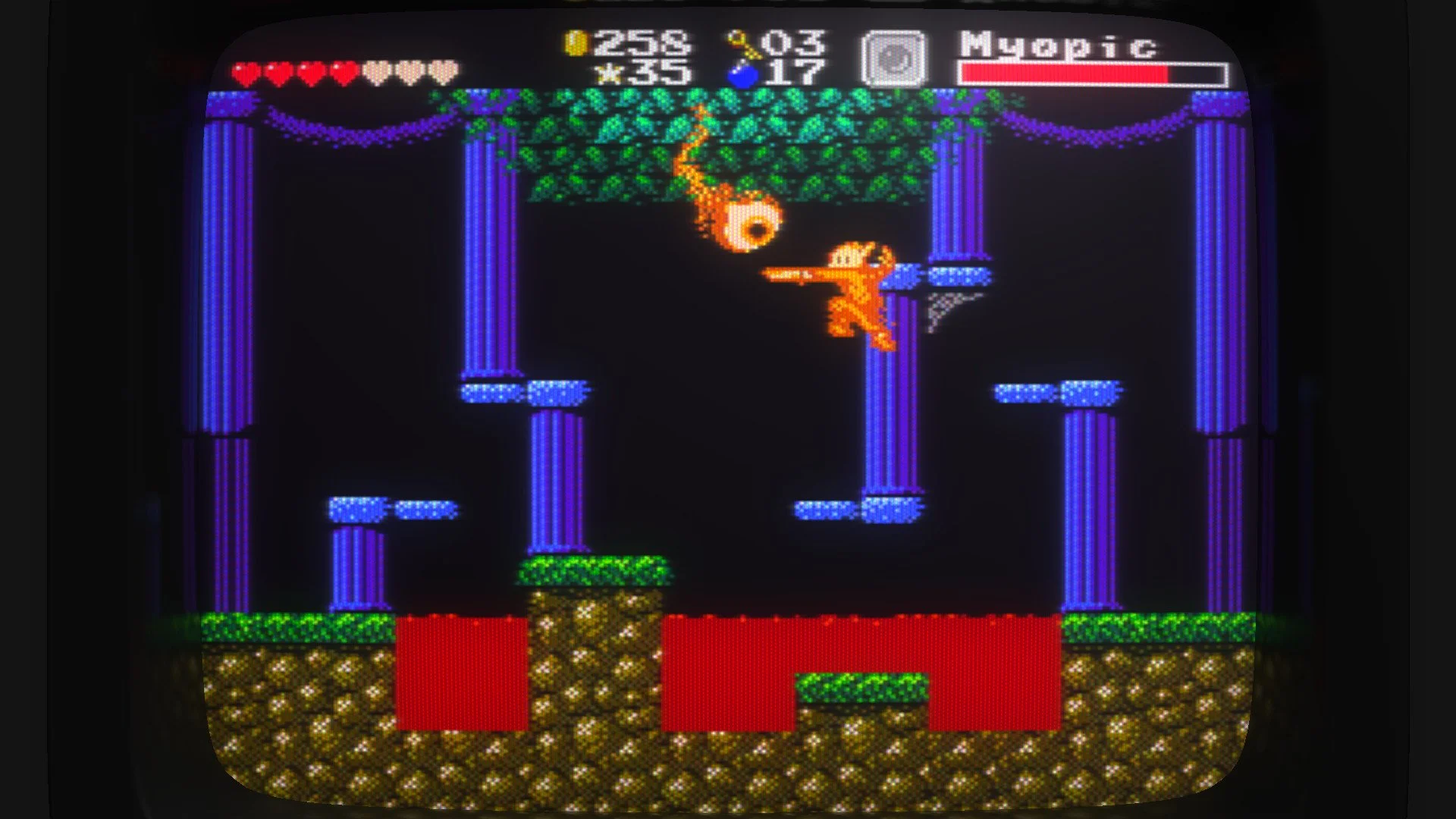Viewport: 1456px width, 819px height.
Task: Toggle the fourth red heart icon
Action: click(x=344, y=72)
